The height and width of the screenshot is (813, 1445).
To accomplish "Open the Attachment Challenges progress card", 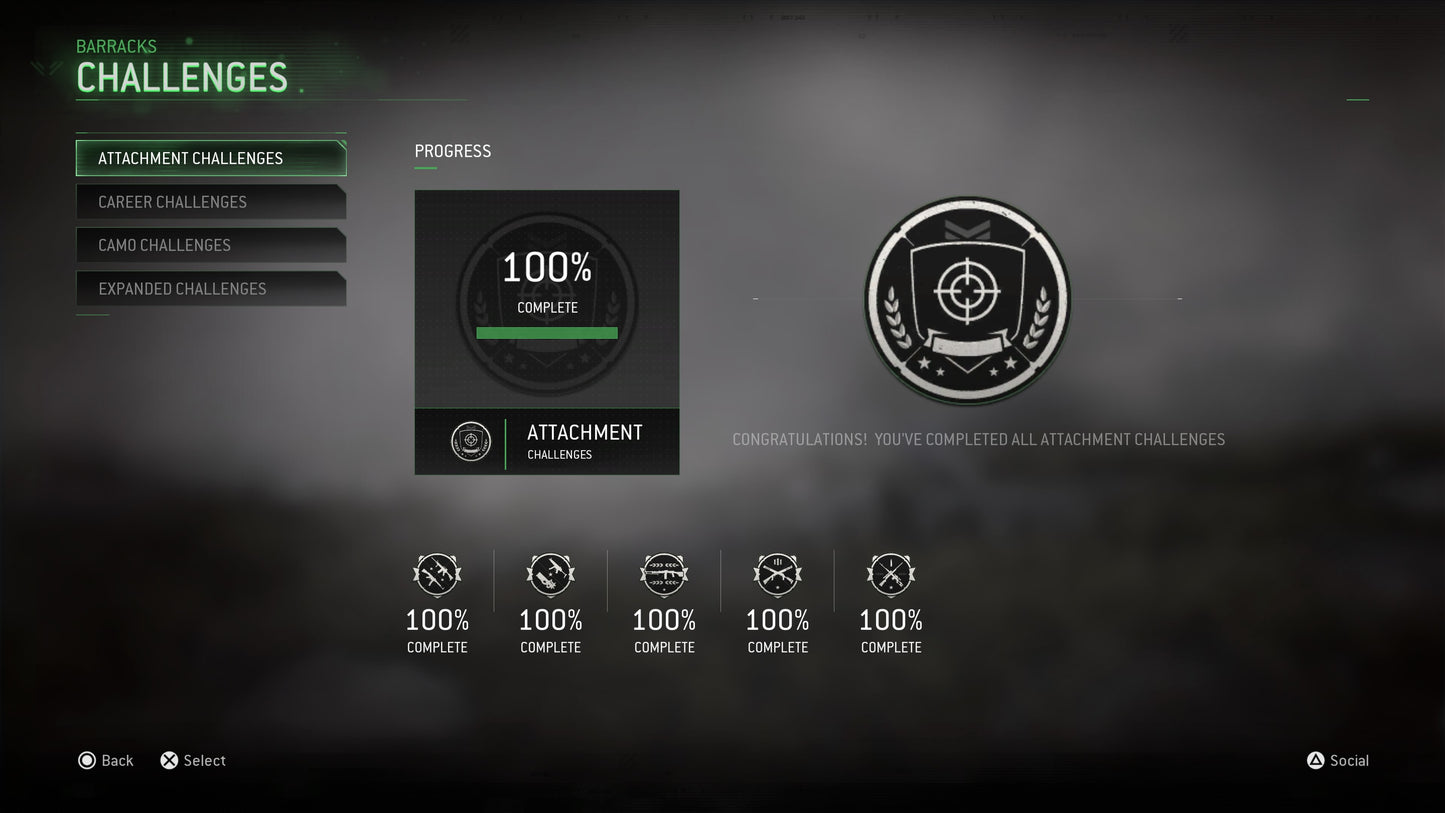I will (547, 331).
